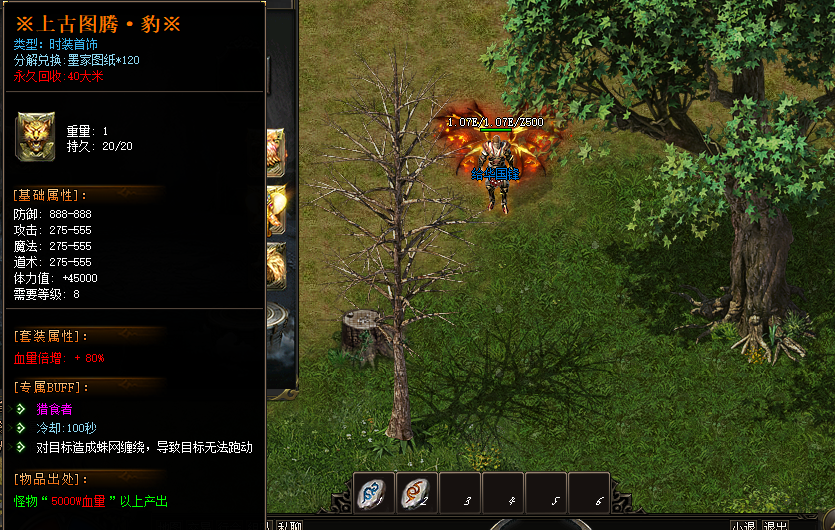Use the blue rune stone in hotbar slot 1

pos(373,492)
